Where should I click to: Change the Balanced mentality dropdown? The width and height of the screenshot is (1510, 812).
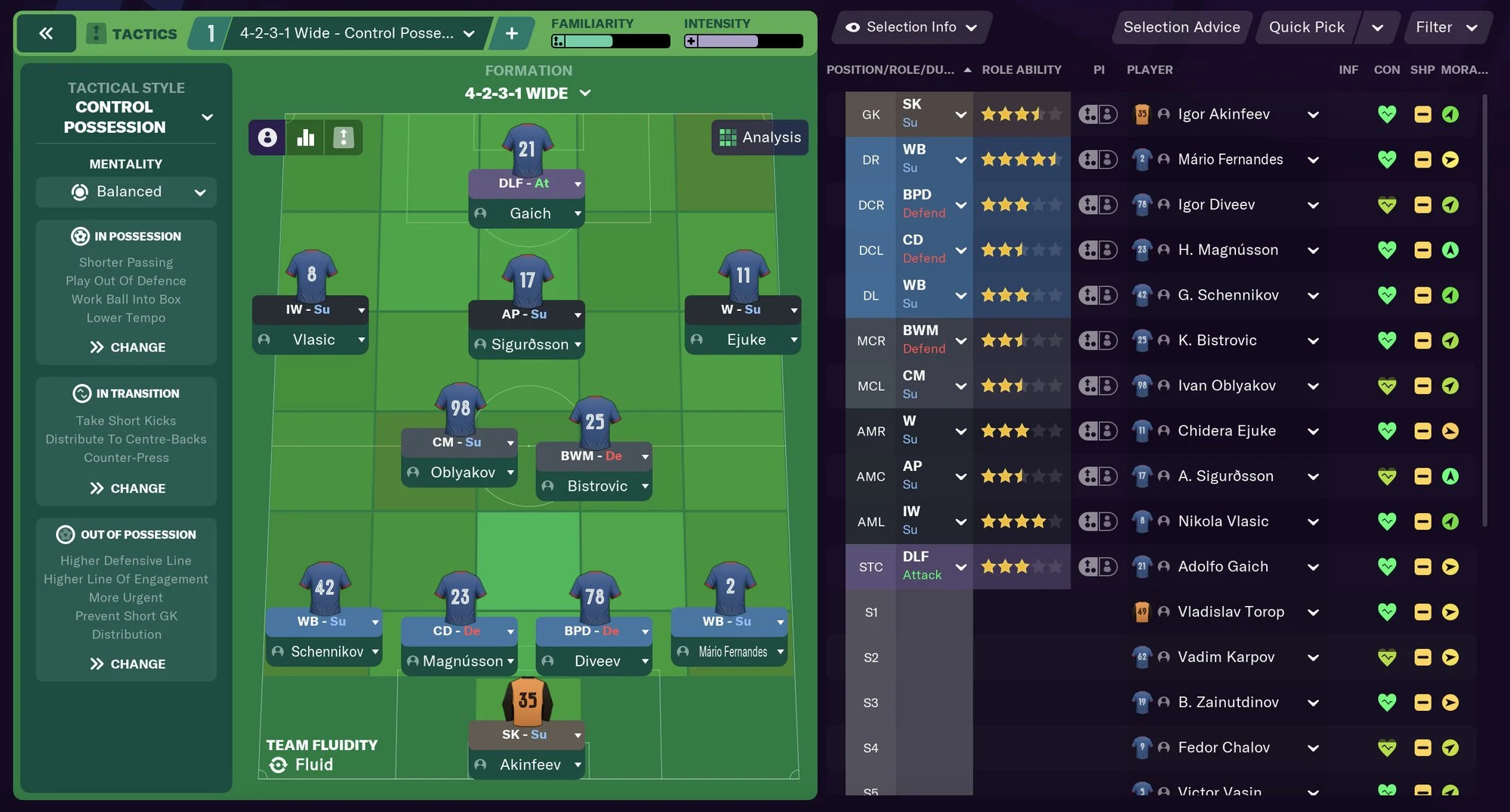point(126,192)
